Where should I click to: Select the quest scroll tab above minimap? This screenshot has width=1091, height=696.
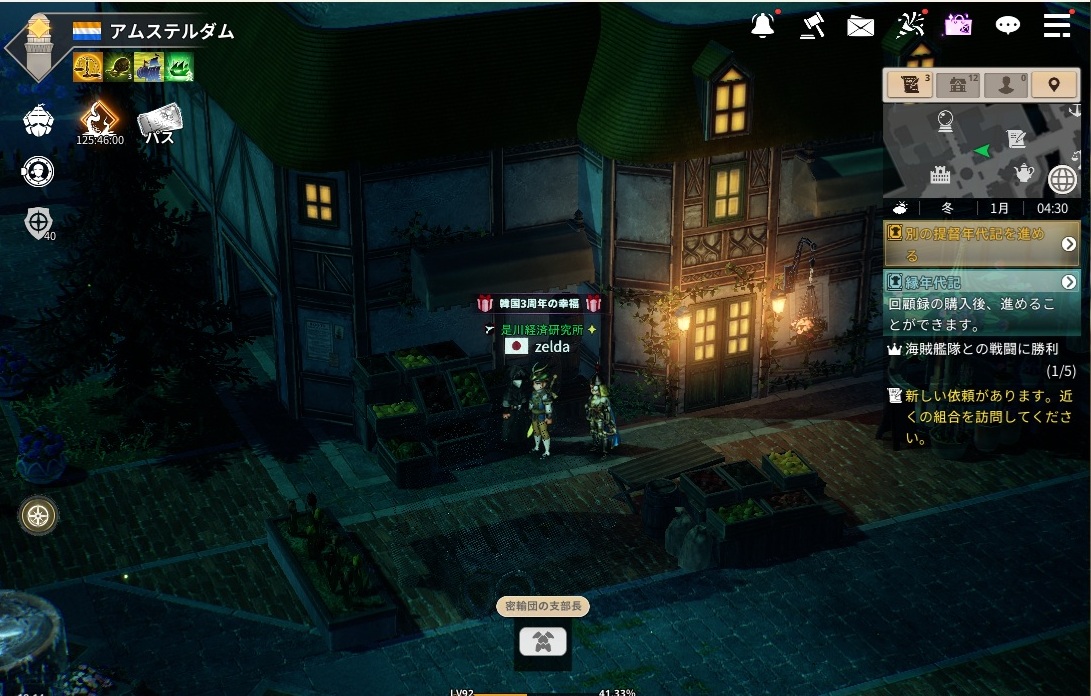pyautogui.click(x=910, y=85)
